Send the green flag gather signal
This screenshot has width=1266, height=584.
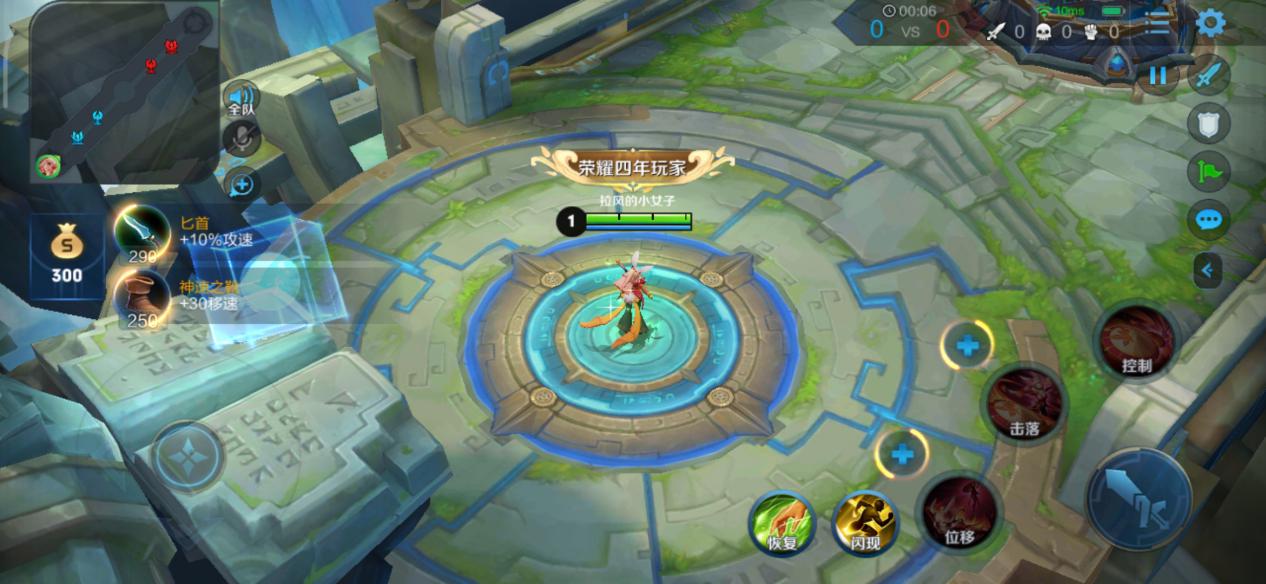click(1209, 171)
